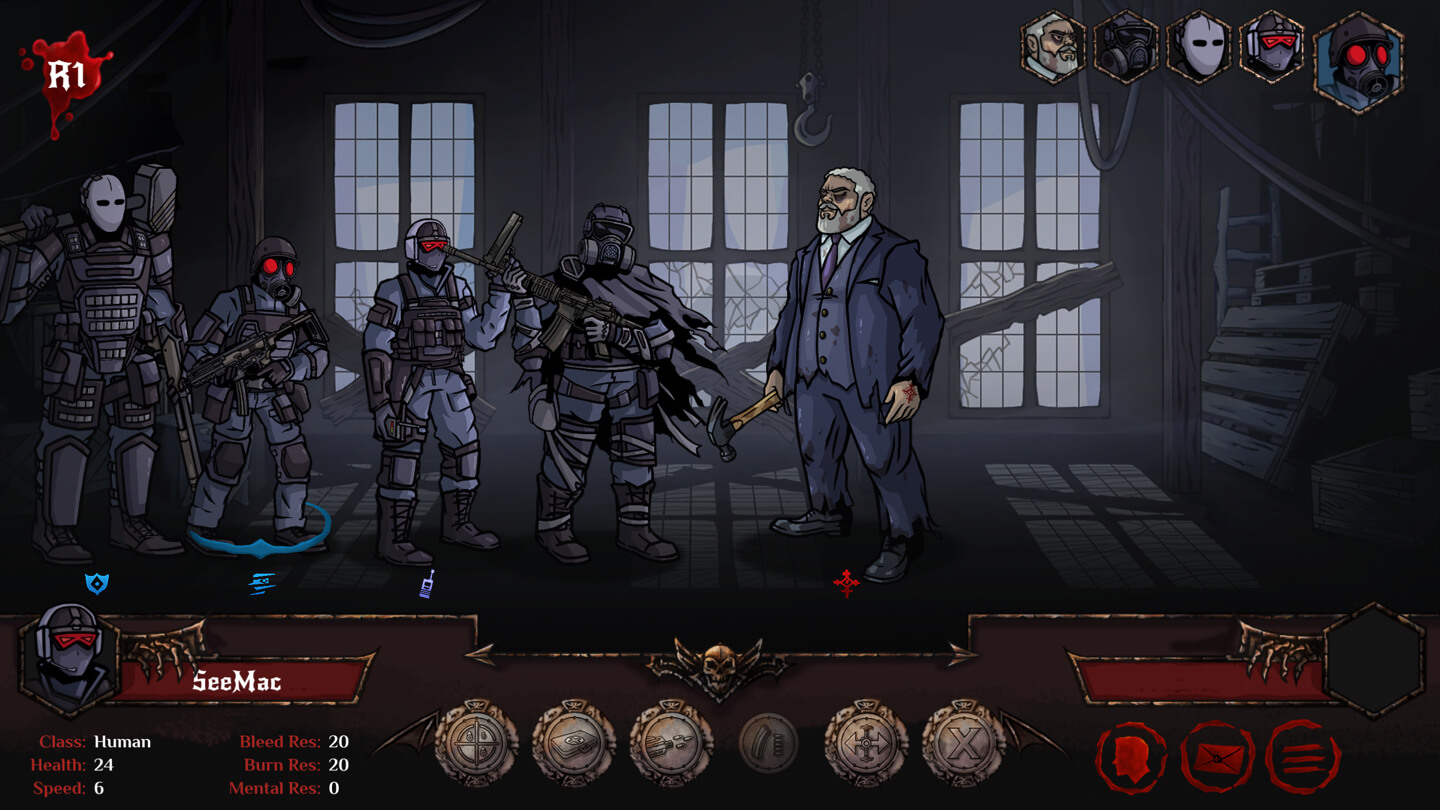Click the walkie-talkie radio status icon
Image resolution: width=1440 pixels, height=810 pixels.
coord(427,584)
